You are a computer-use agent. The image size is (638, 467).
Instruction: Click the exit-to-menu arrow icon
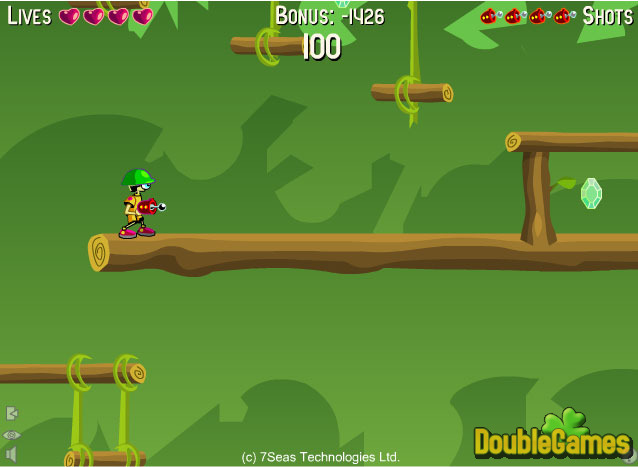tap(12, 413)
